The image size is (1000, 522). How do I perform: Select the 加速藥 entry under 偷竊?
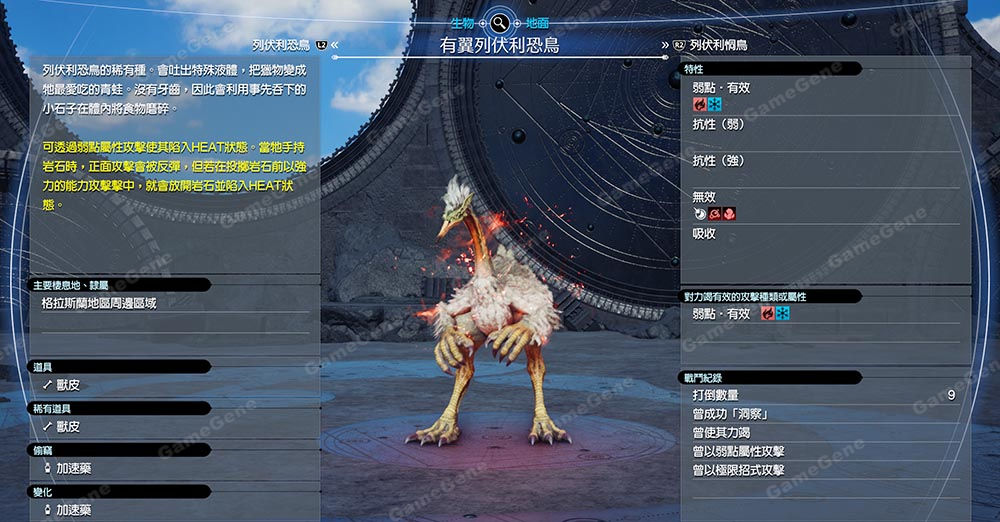(74, 468)
